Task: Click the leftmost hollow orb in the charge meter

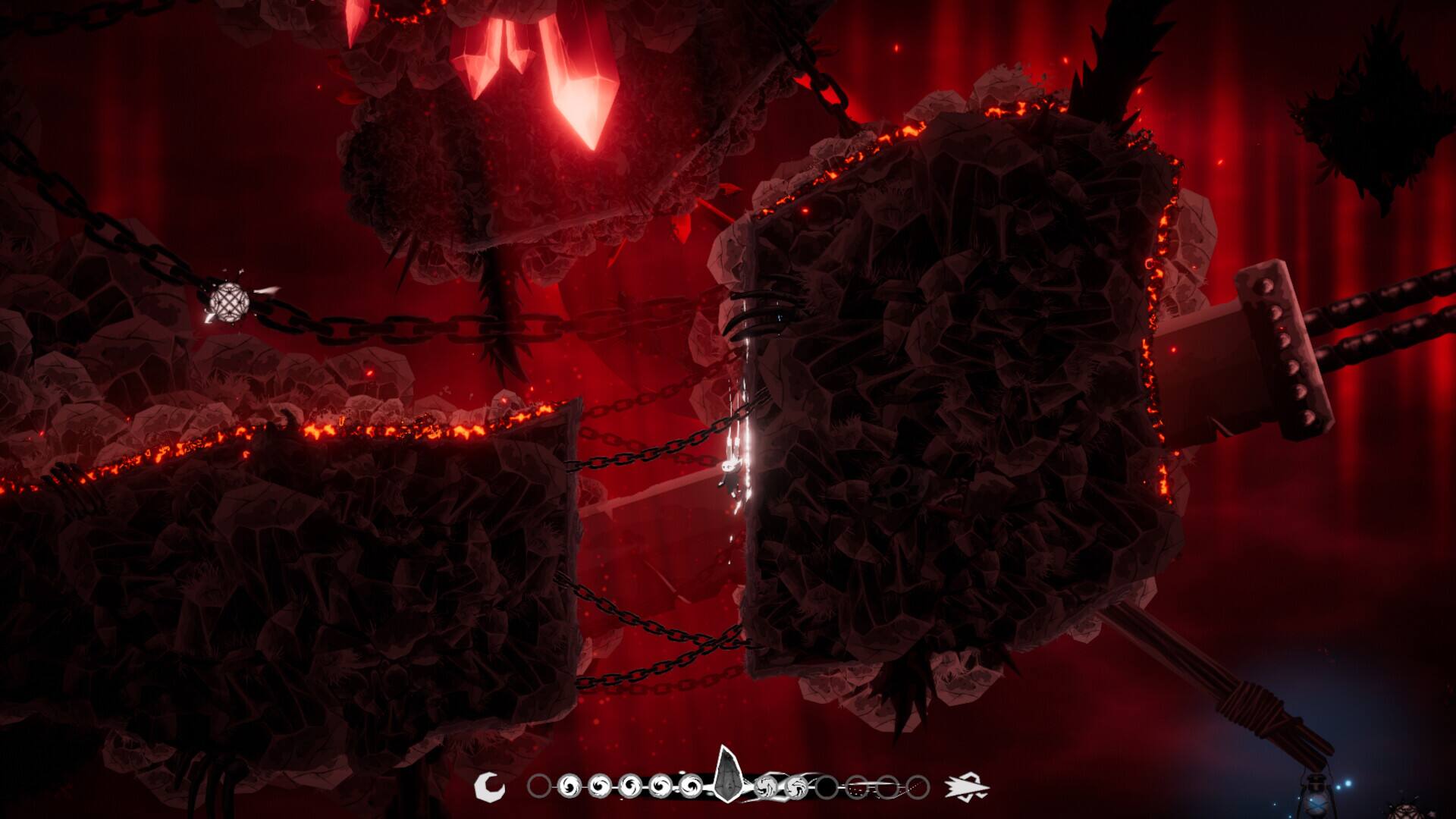Action: (539, 786)
